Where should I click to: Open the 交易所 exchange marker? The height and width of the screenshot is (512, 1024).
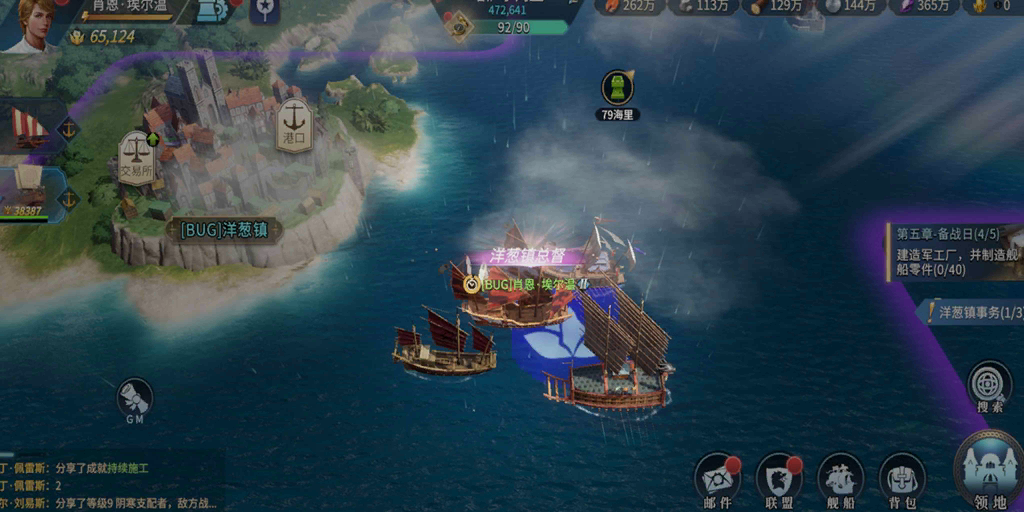pyautogui.click(x=137, y=156)
